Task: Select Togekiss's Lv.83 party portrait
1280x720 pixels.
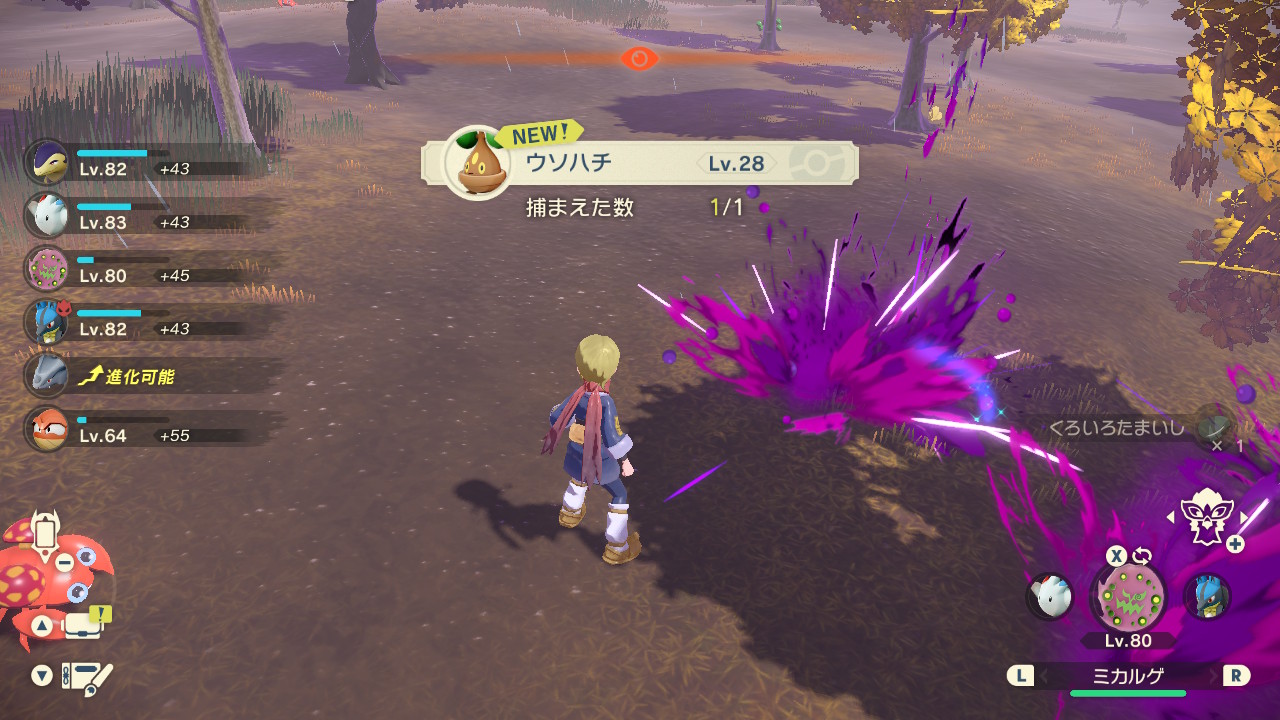Action: (x=46, y=215)
